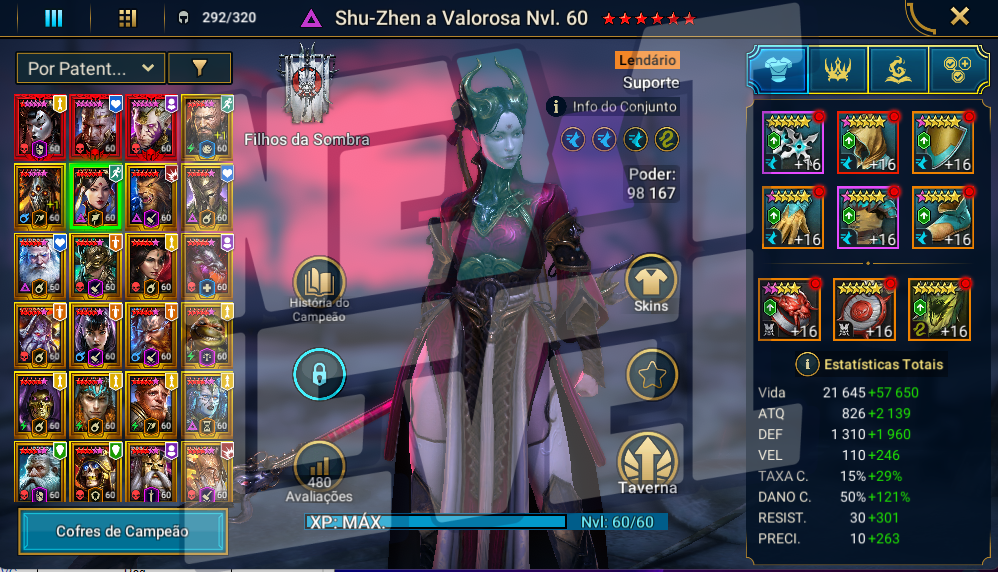998x572 pixels.
Task: Click the star favorite button
Action: tap(651, 375)
